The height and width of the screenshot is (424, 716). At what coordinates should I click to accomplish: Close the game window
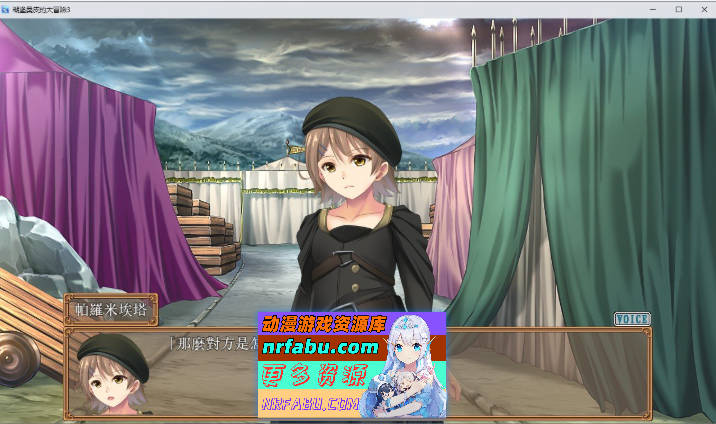point(702,9)
